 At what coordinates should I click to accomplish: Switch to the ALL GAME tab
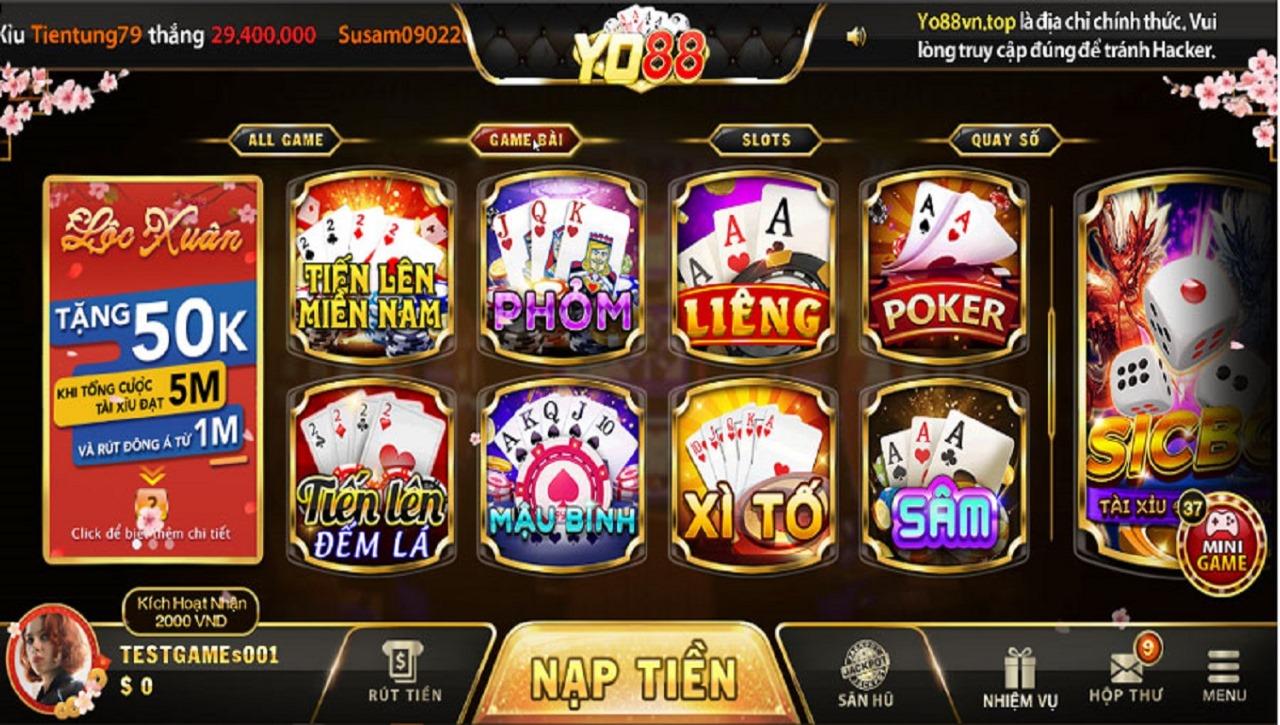pyautogui.click(x=285, y=140)
